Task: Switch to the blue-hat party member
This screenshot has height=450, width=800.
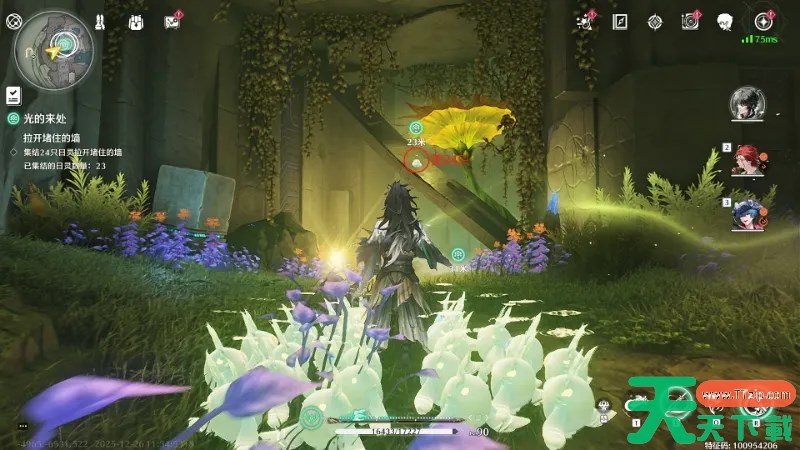Action: click(x=748, y=213)
